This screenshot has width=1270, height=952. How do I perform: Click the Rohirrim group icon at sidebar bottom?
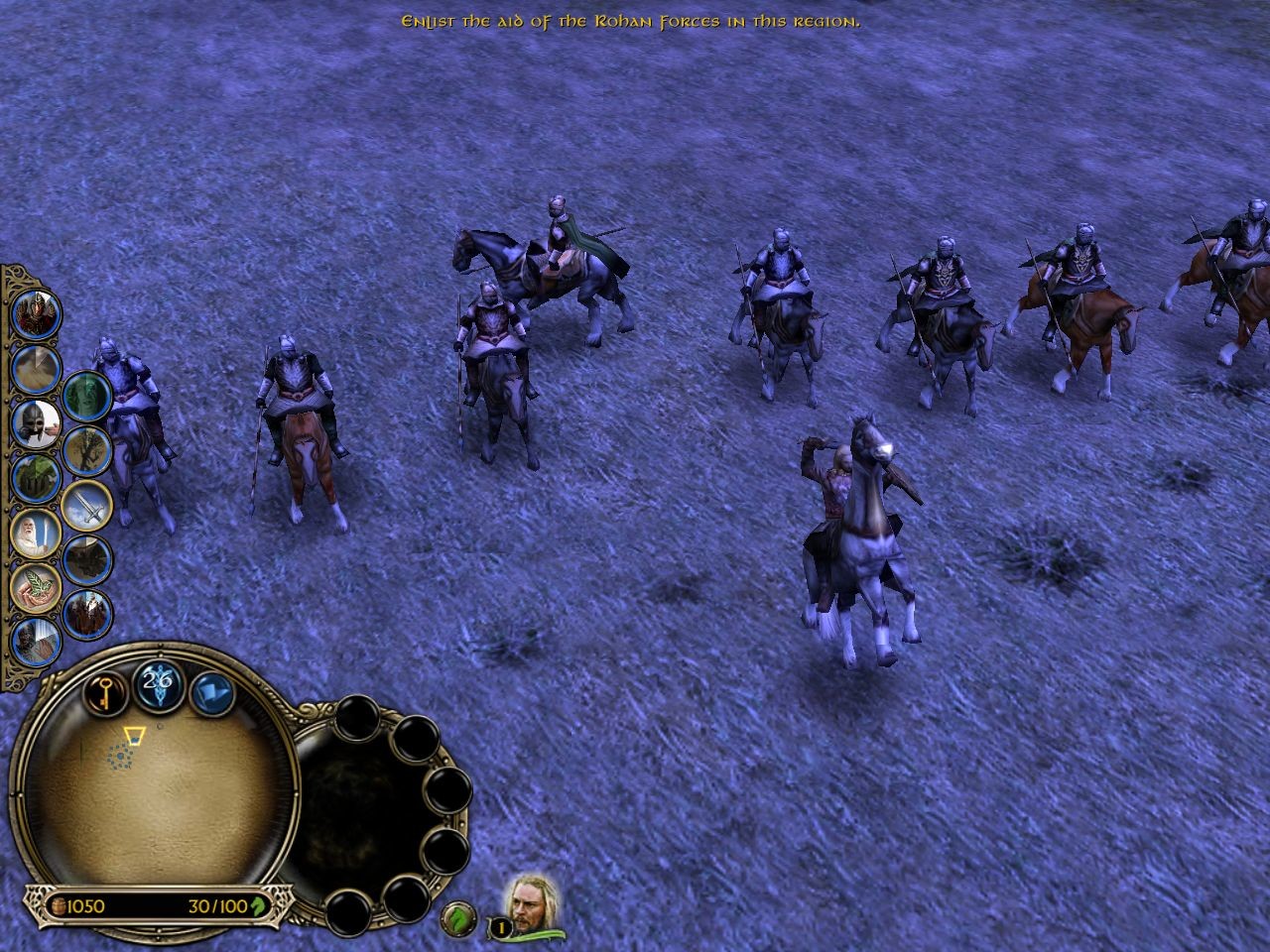(x=87, y=612)
